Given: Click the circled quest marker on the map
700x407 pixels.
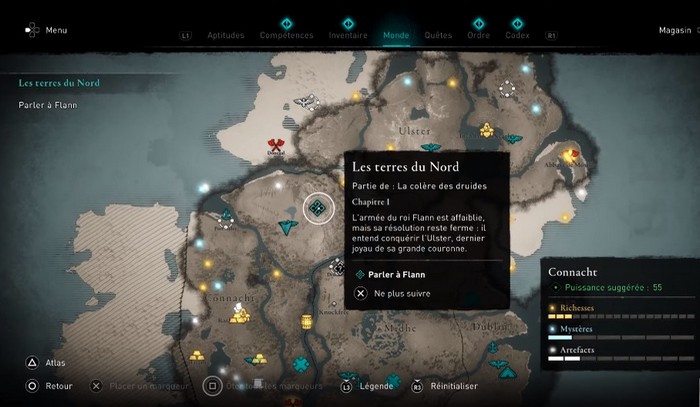Looking at the screenshot, I should pos(318,208).
